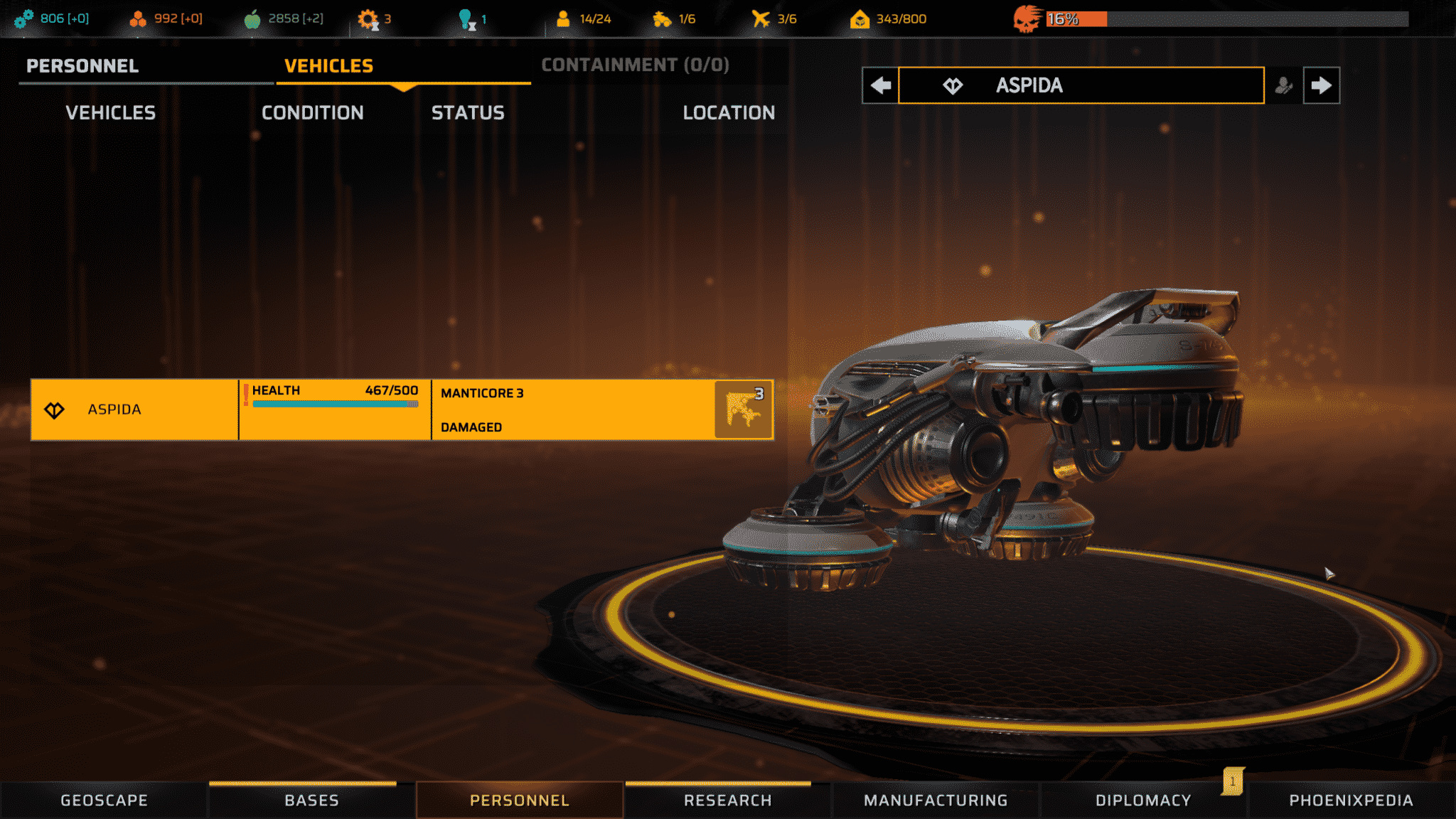Open the Personnel section in bottom bar
Screen dimensions: 1456x819
(x=520, y=801)
